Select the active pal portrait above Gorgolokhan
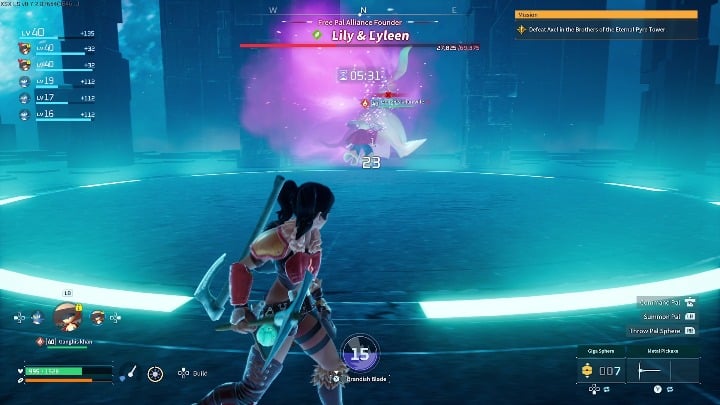720x405 pixels. tap(67, 317)
